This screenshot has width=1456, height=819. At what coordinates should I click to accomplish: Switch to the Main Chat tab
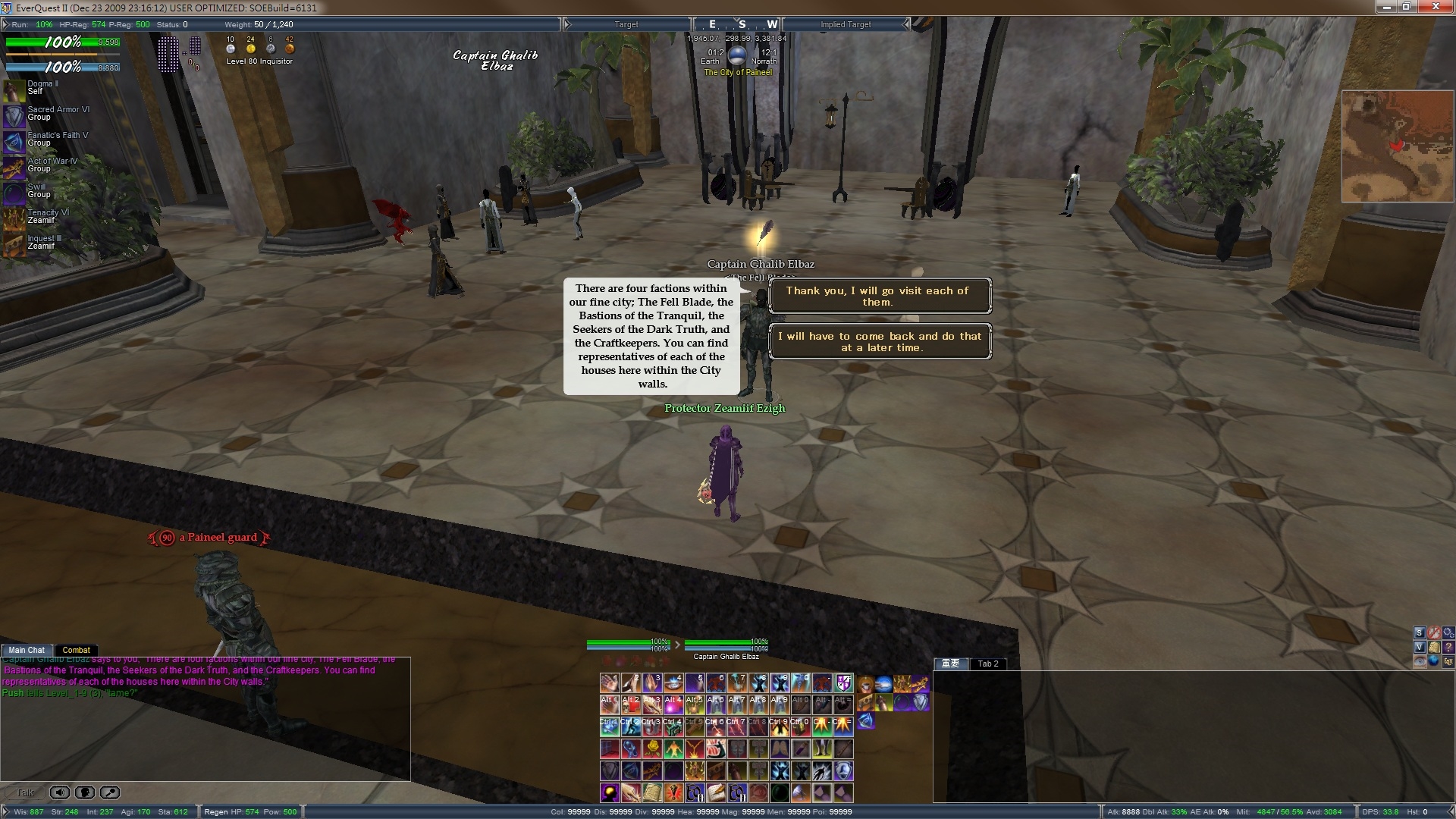[27, 650]
